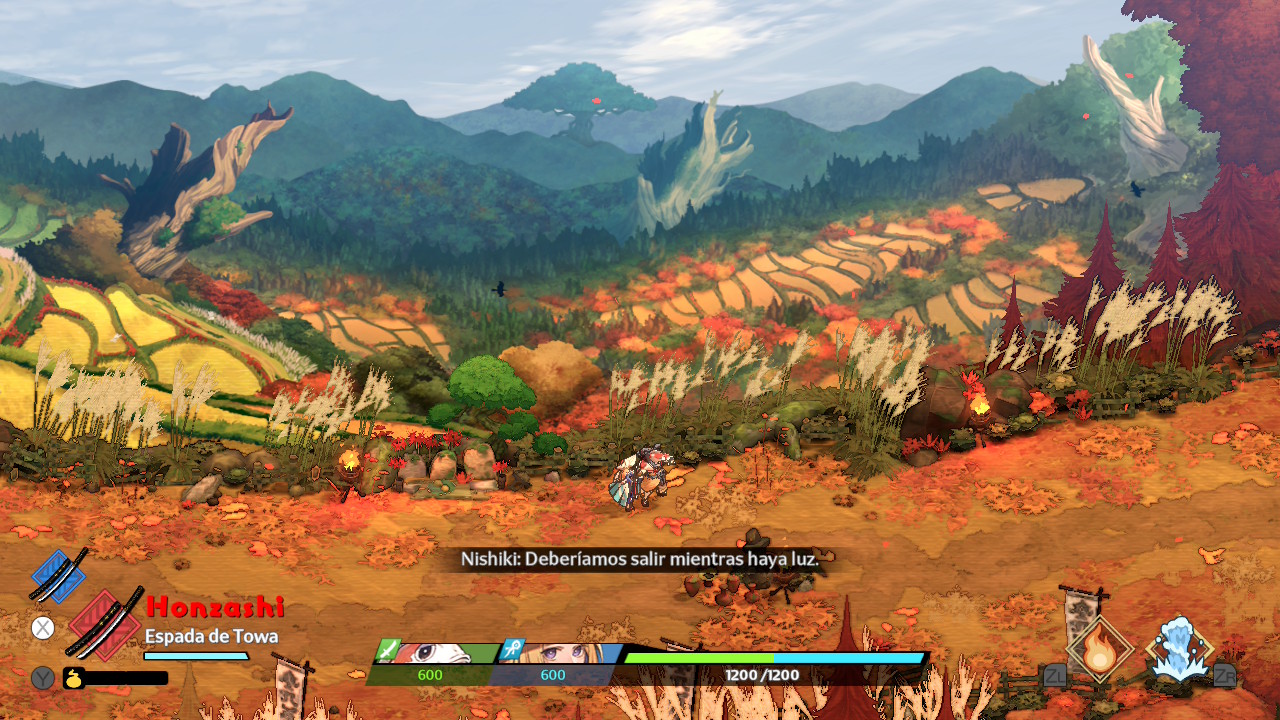This screenshot has height=720, width=1280.
Task: Activate the fireball spell icon
Action: 1099,648
